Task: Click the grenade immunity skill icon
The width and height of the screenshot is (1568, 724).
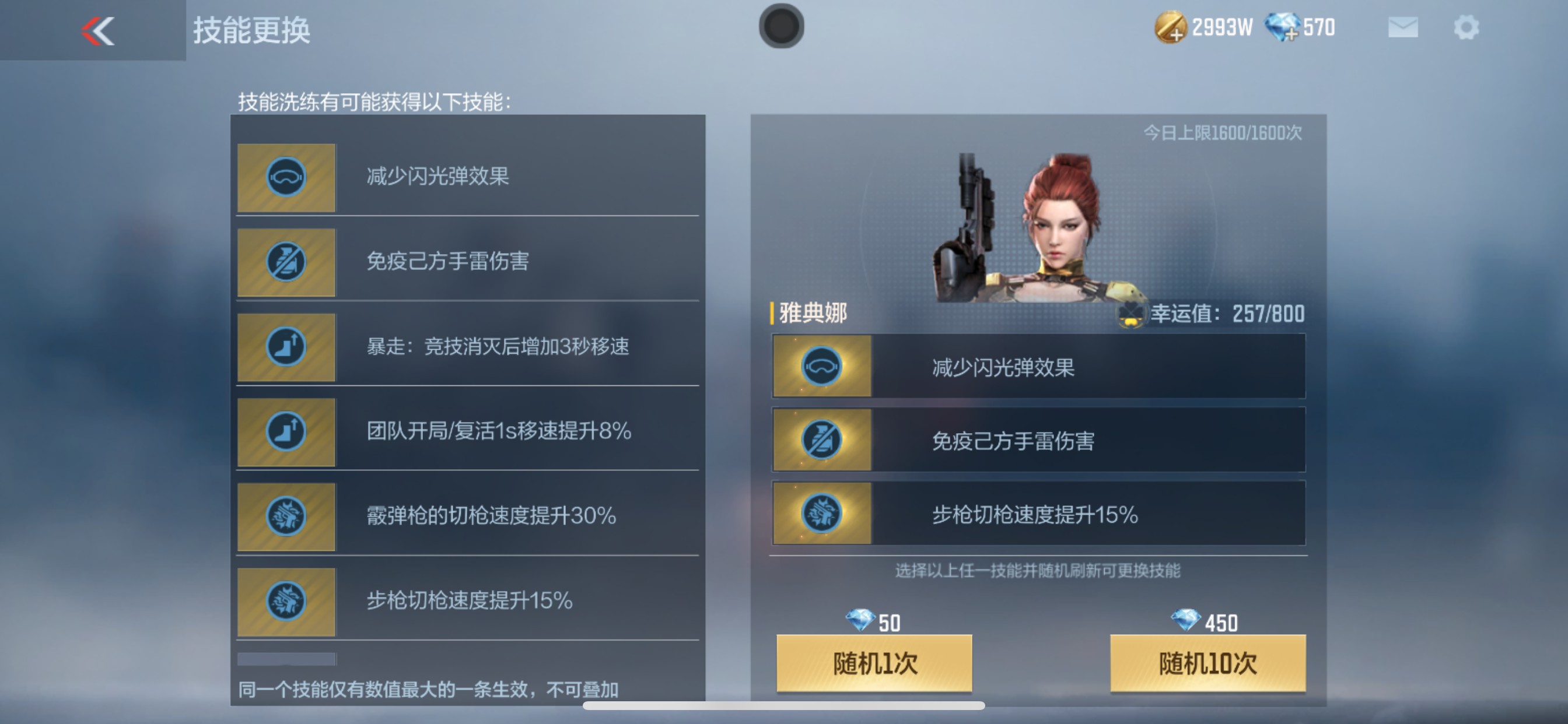Action: click(x=286, y=263)
